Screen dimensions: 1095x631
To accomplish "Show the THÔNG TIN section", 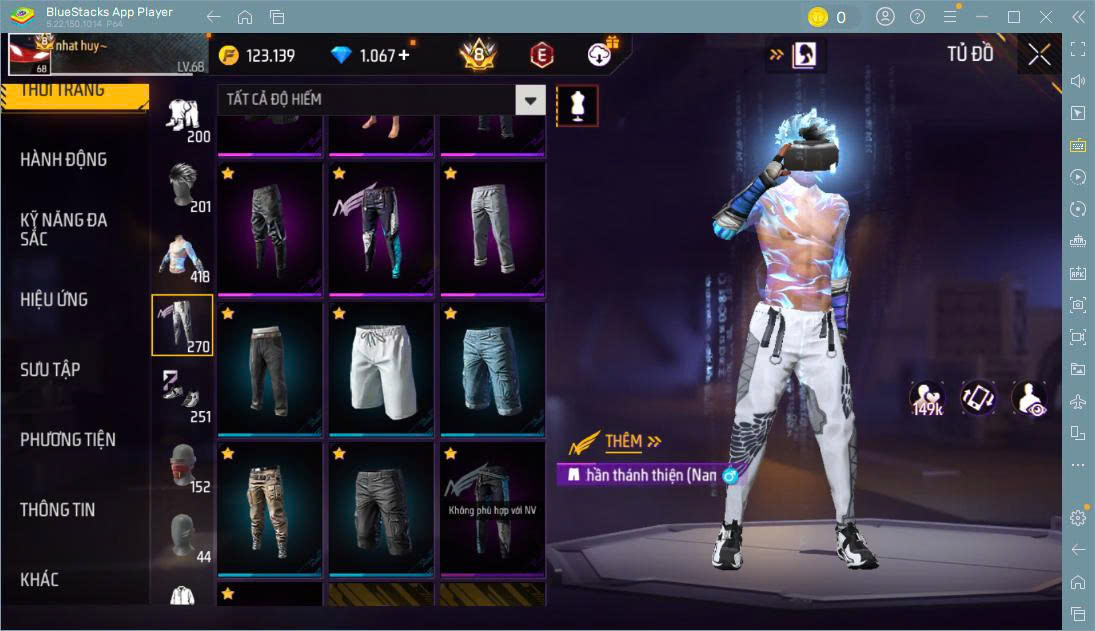I will tap(58, 509).
